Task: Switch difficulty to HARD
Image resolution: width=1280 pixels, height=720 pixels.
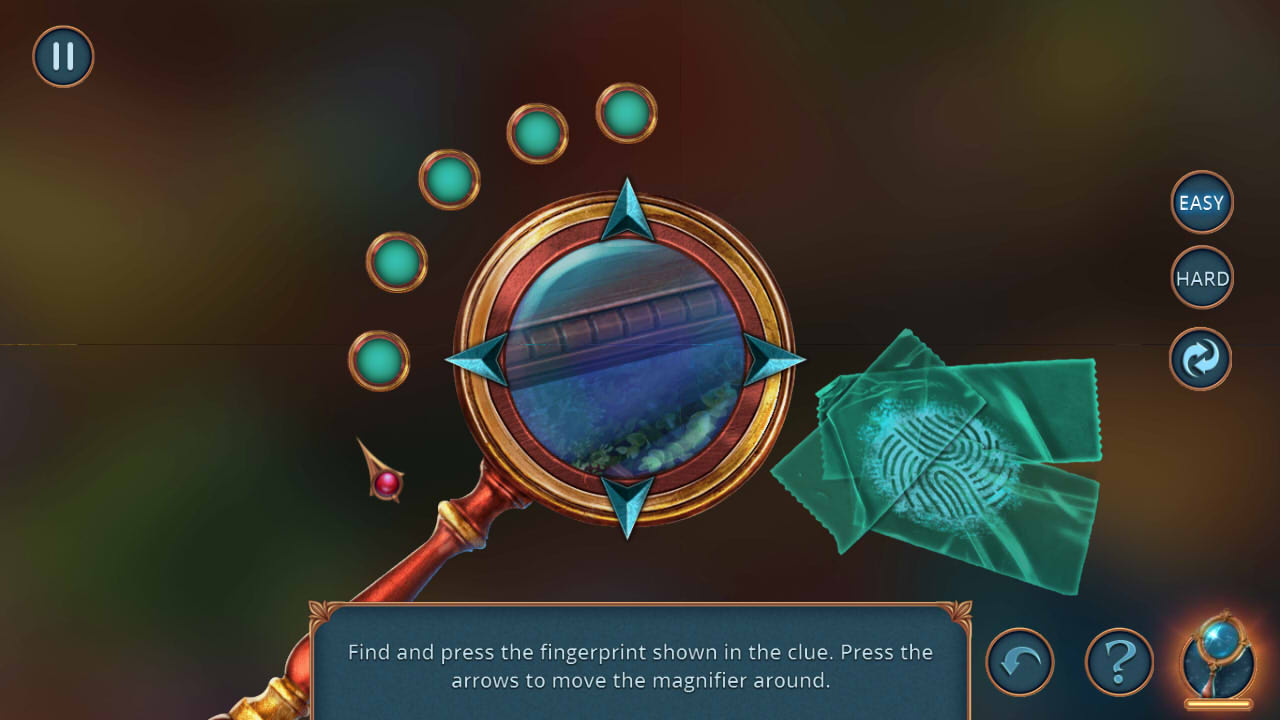Action: pos(1201,277)
